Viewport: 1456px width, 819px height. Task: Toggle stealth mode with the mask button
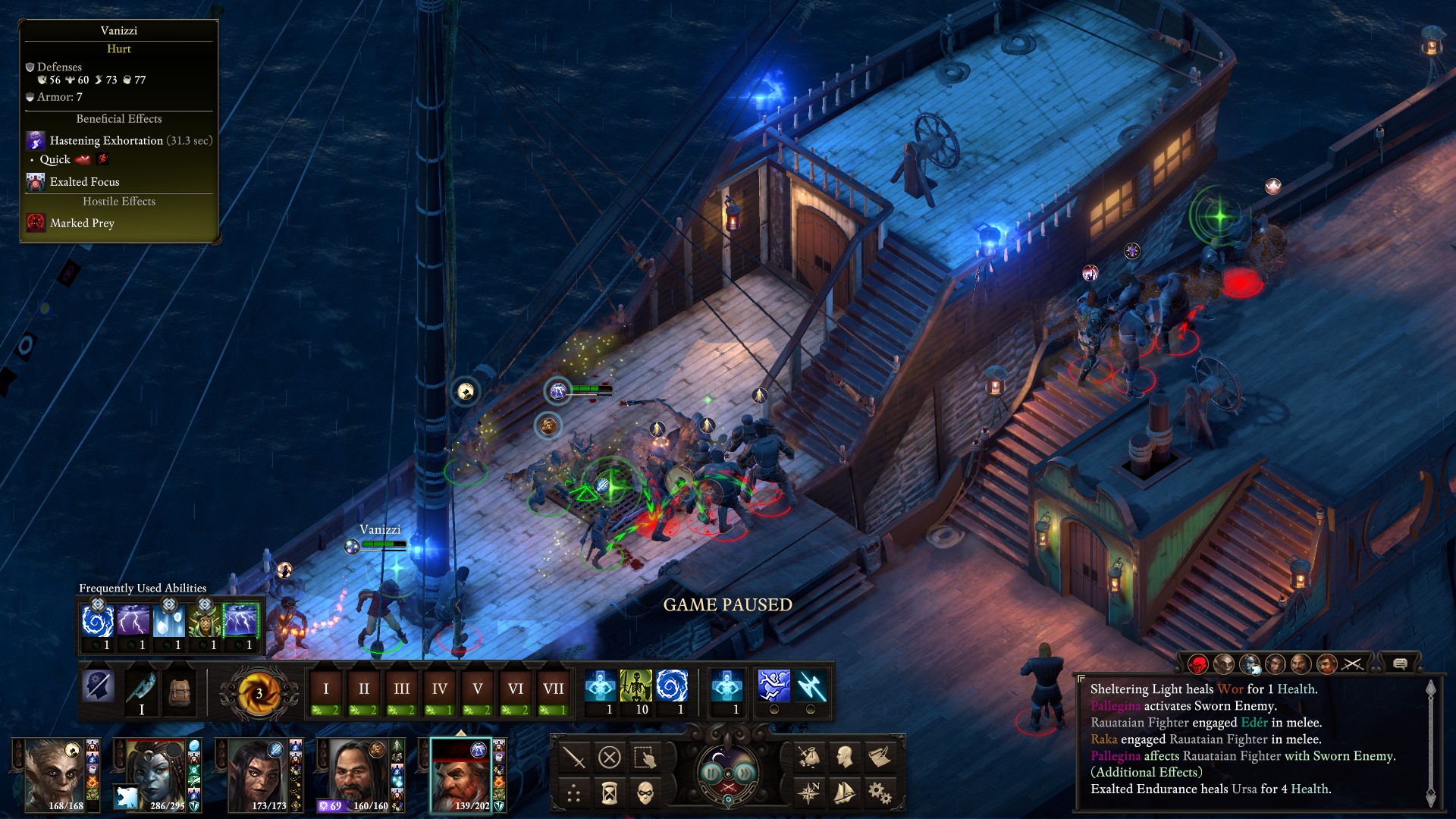coord(645,793)
